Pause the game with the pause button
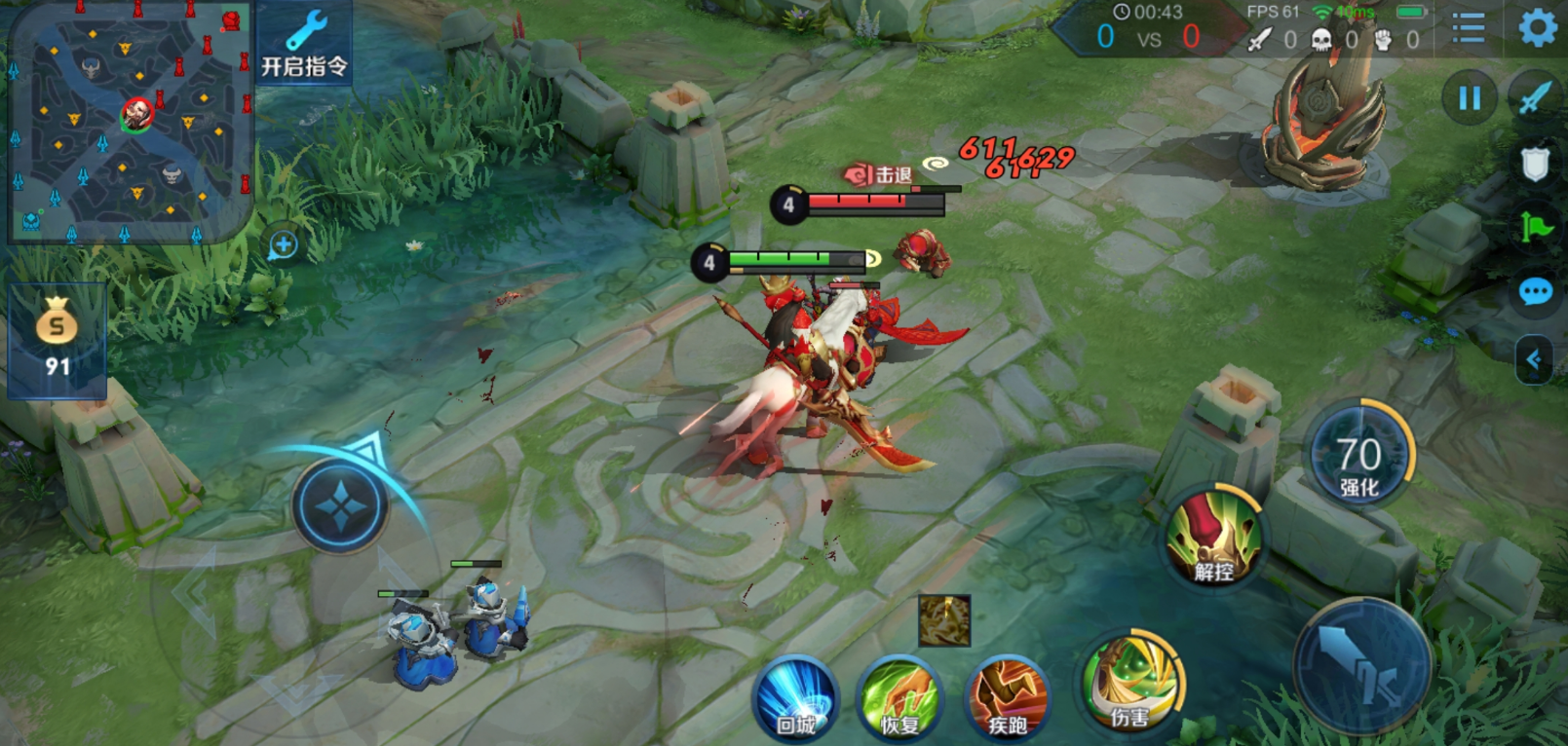The height and width of the screenshot is (746, 1568). coord(1469,97)
